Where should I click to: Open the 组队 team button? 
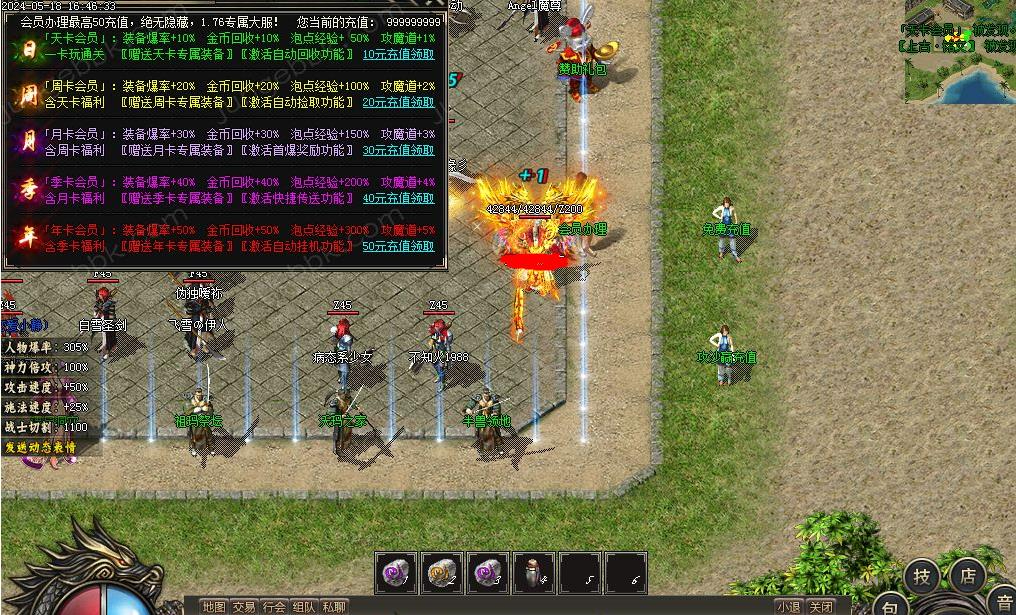(x=304, y=606)
